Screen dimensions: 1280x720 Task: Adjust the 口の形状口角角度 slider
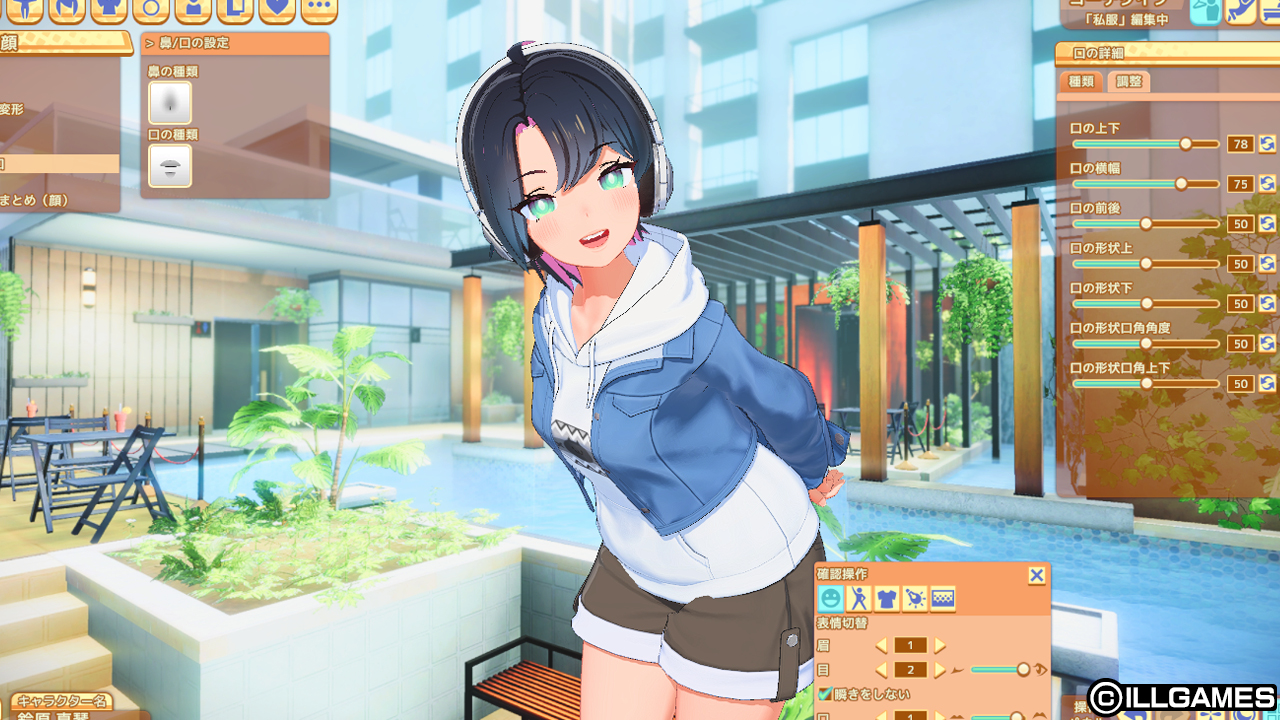pyautogui.click(x=1146, y=344)
